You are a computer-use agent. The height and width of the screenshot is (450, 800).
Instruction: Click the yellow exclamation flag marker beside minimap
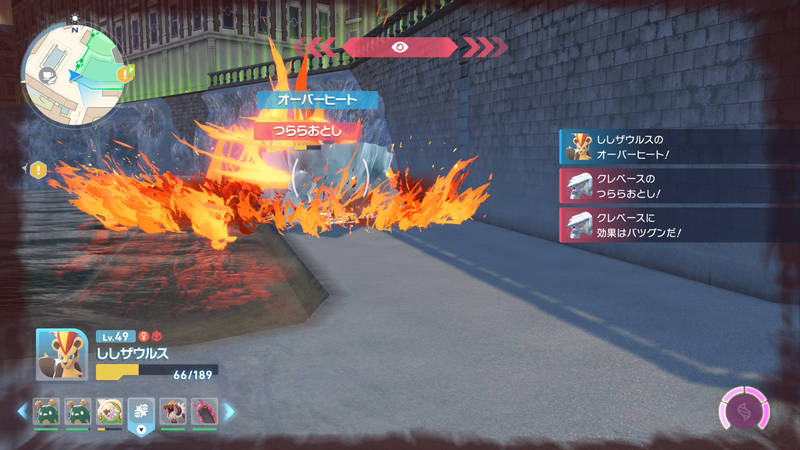tap(124, 74)
